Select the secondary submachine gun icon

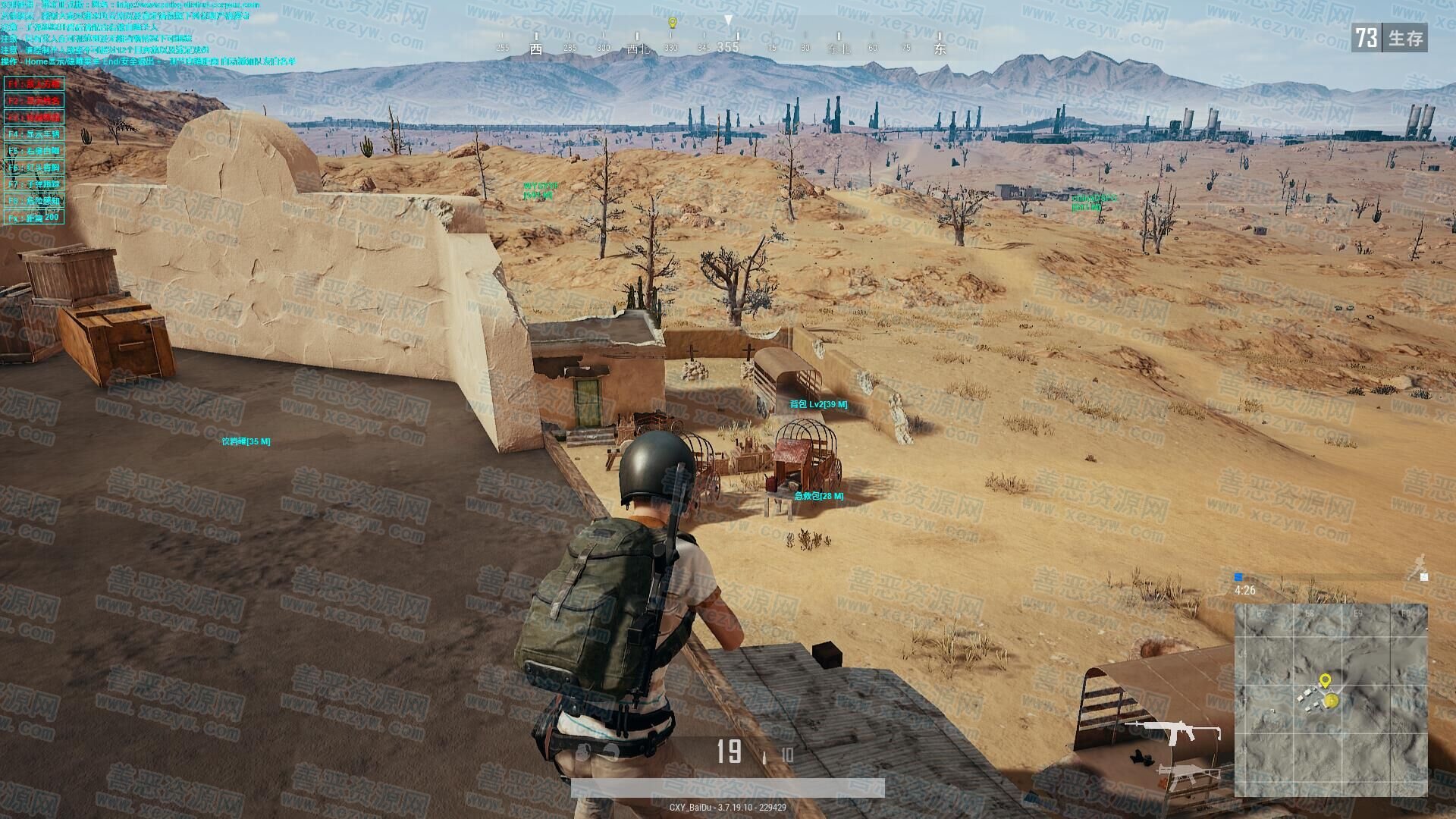[1187, 777]
